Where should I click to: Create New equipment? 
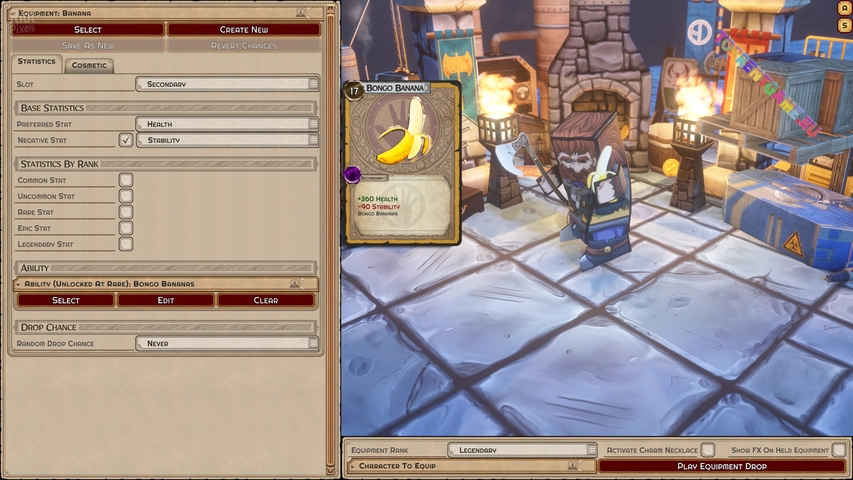click(x=243, y=30)
